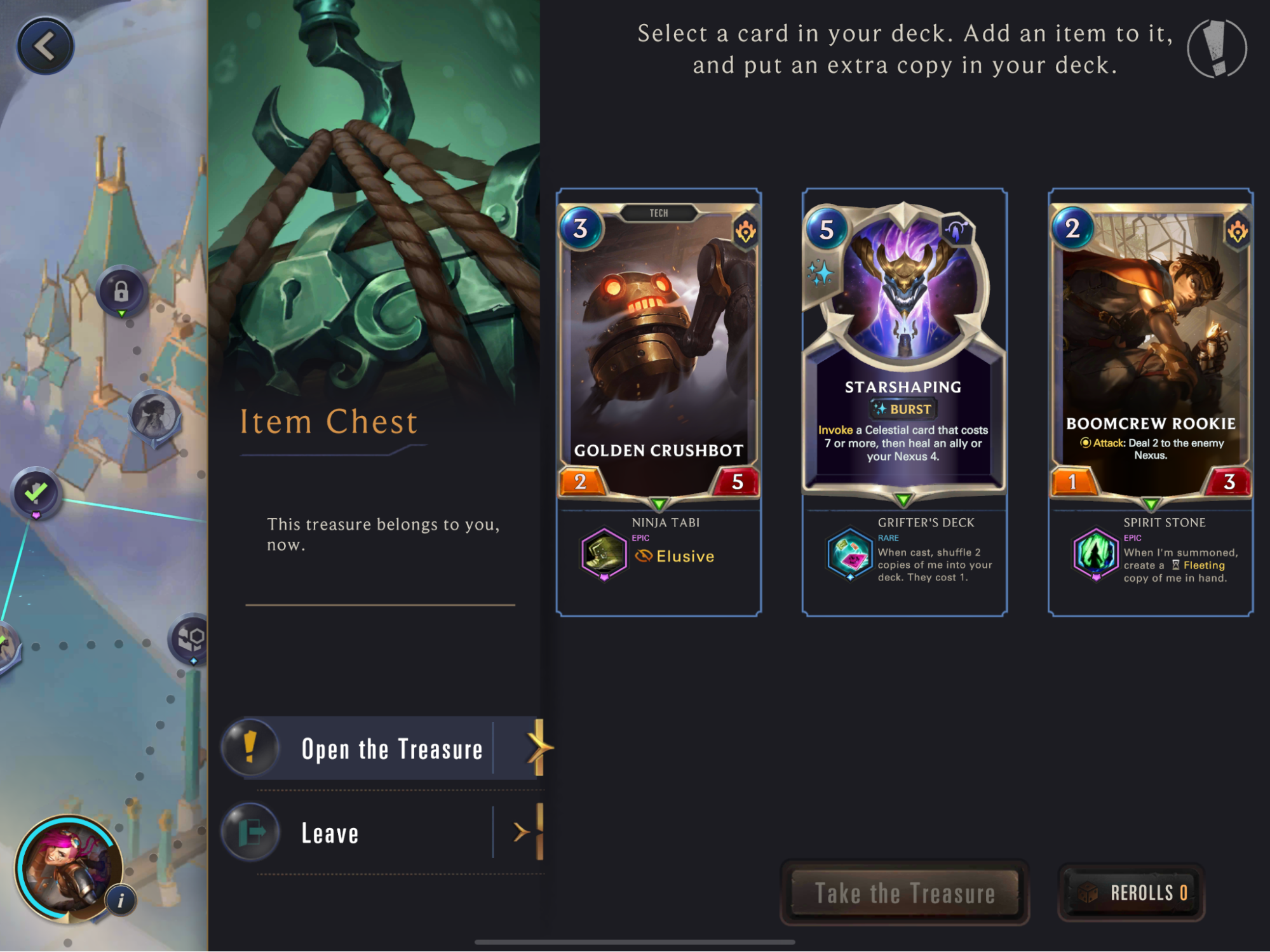Inspect the Spirit Stone item icon

click(1095, 554)
